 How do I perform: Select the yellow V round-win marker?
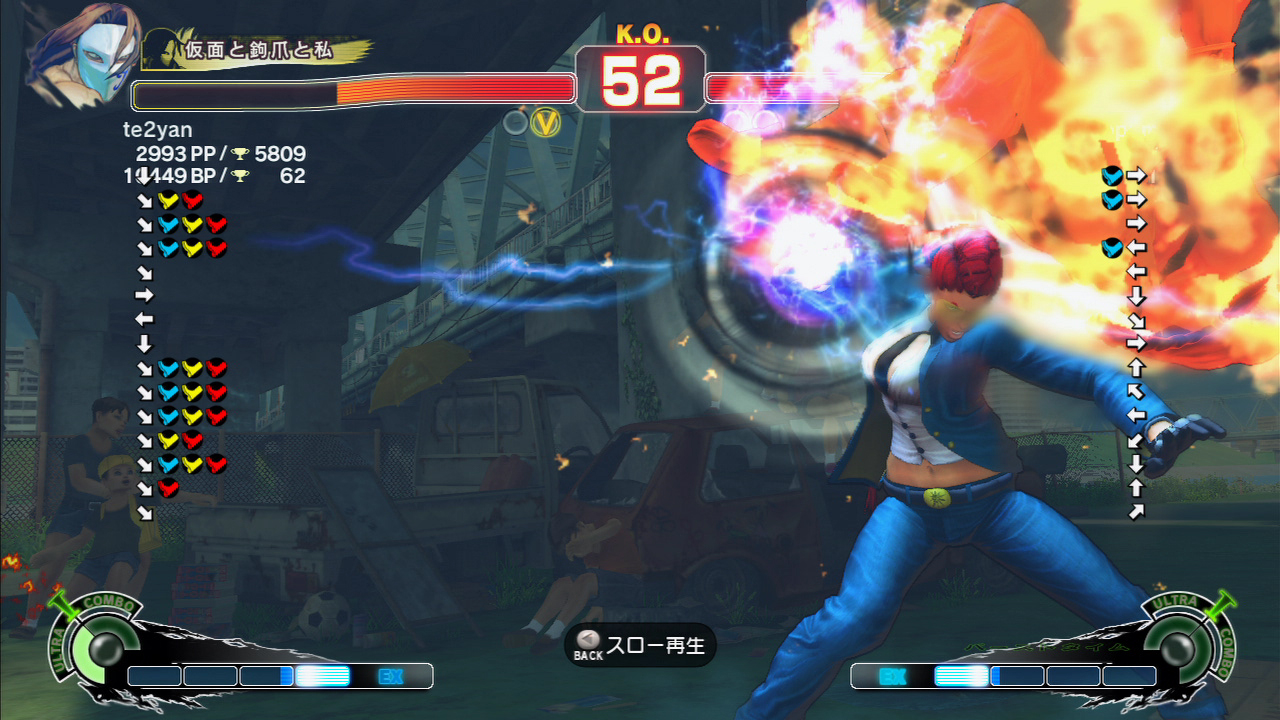[x=545, y=123]
